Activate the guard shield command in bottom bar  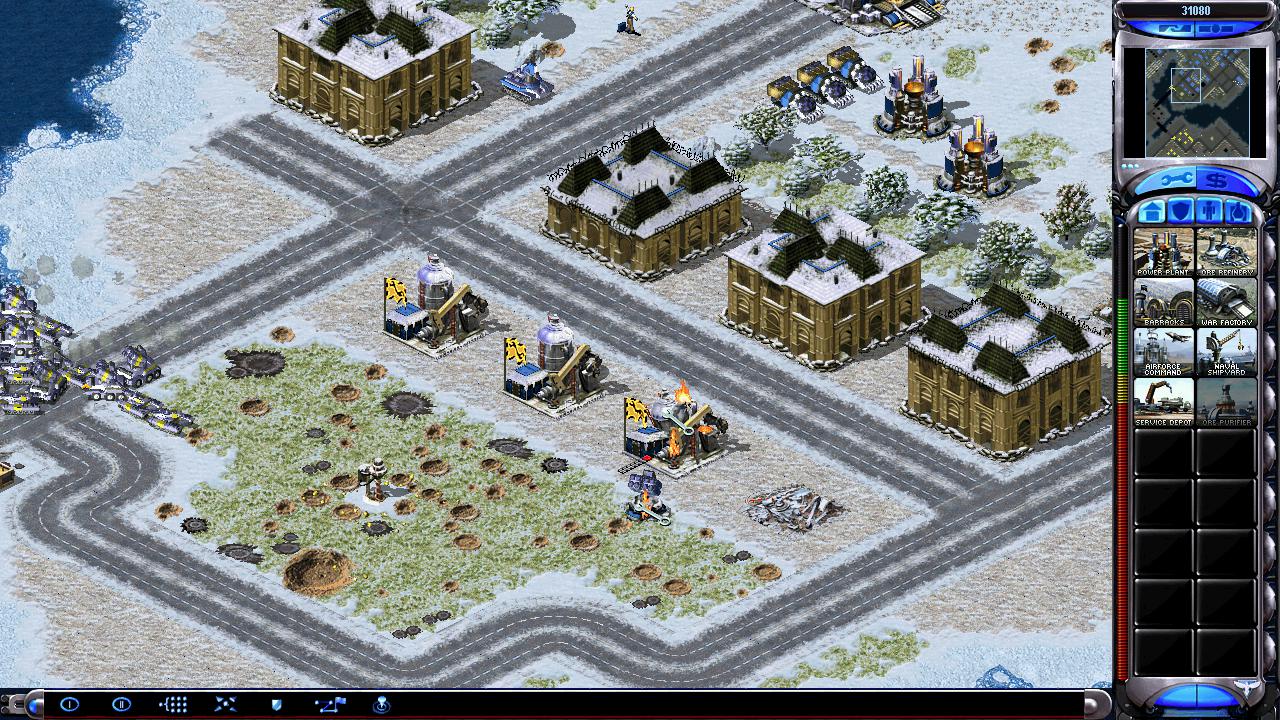(277, 704)
